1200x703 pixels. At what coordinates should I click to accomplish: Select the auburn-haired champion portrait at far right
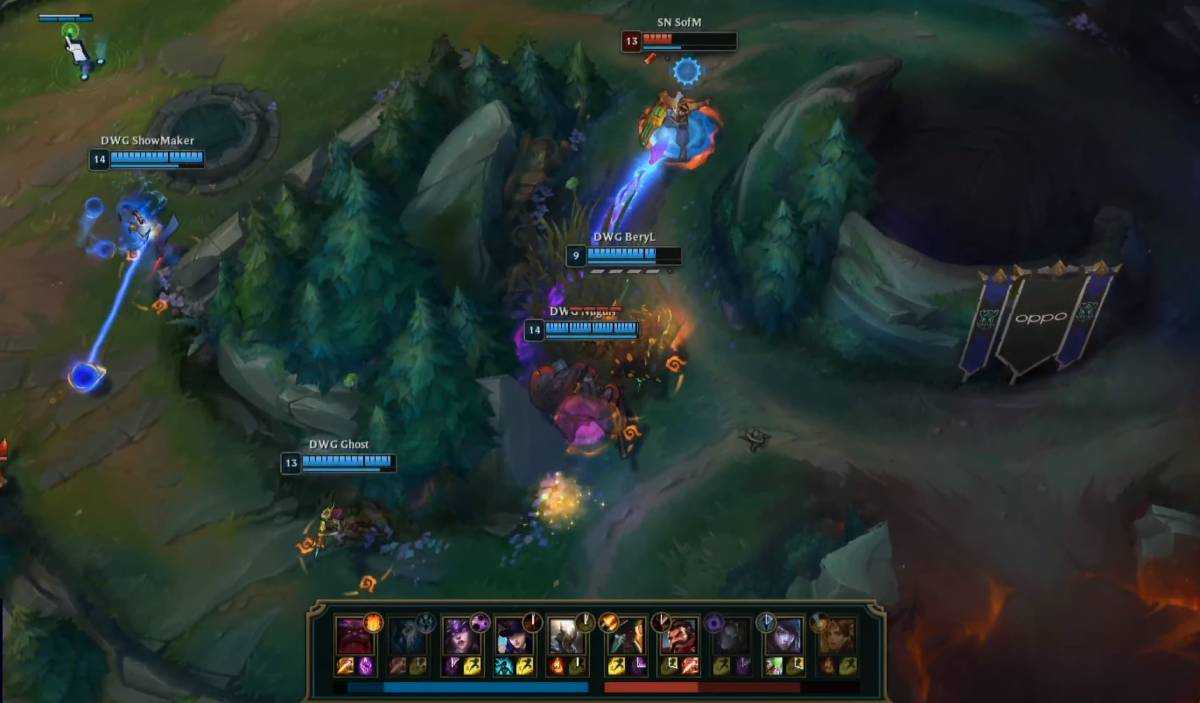tap(838, 635)
